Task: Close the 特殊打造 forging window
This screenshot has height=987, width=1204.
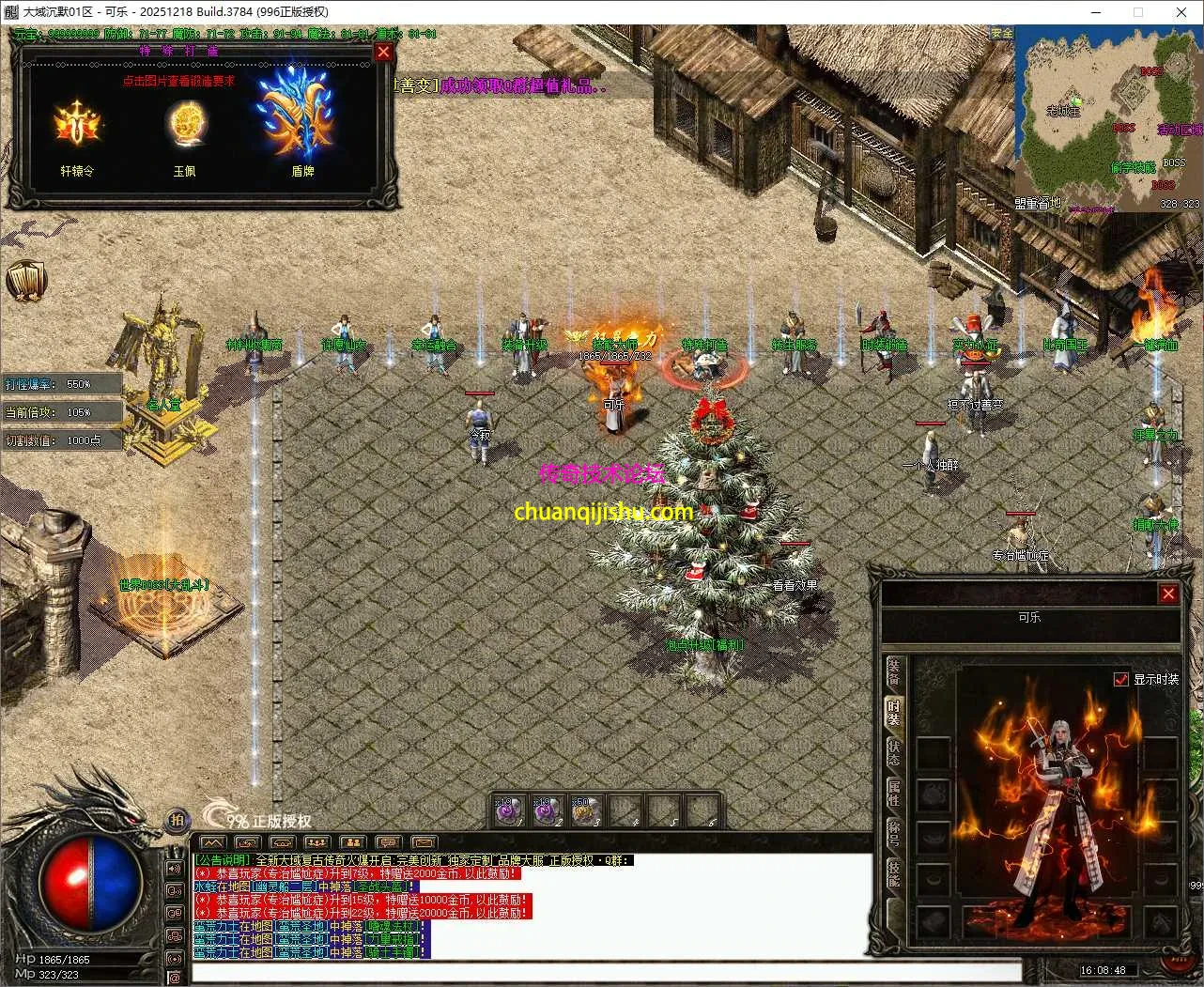Action: 383,53
